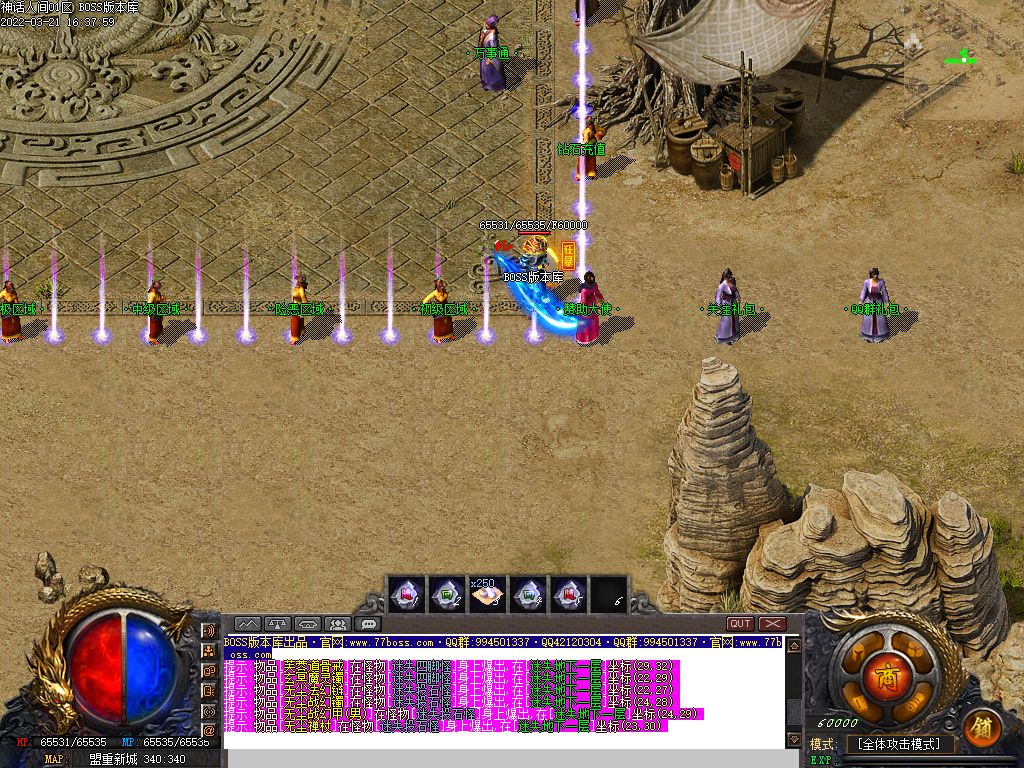Screen dimensions: 1024x768
Task: Click the guild button beside the scales
Action: coord(307,624)
